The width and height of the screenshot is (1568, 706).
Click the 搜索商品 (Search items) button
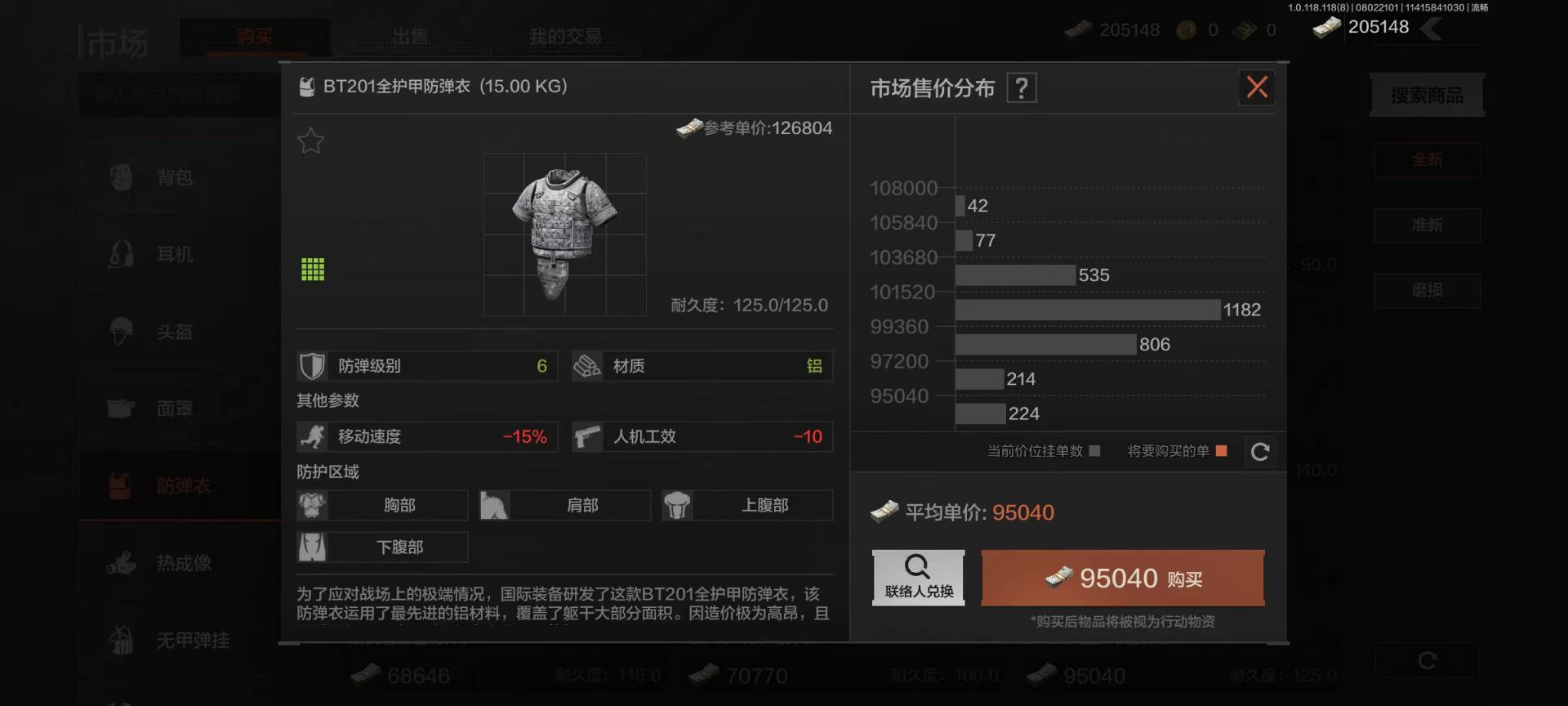coord(1426,96)
